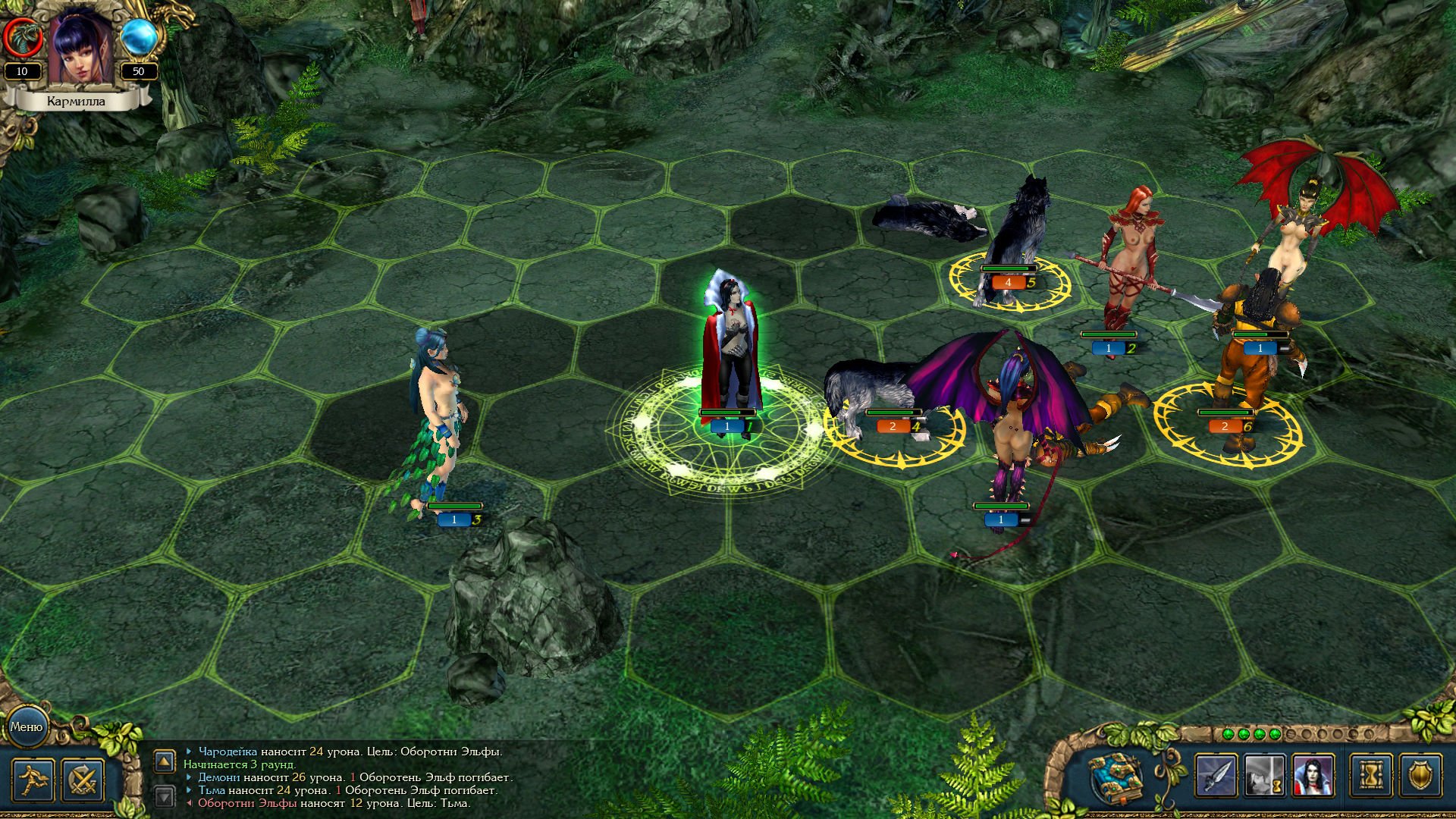Use the dagger attack ability
The width and height of the screenshot is (1456, 819).
(x=1216, y=777)
